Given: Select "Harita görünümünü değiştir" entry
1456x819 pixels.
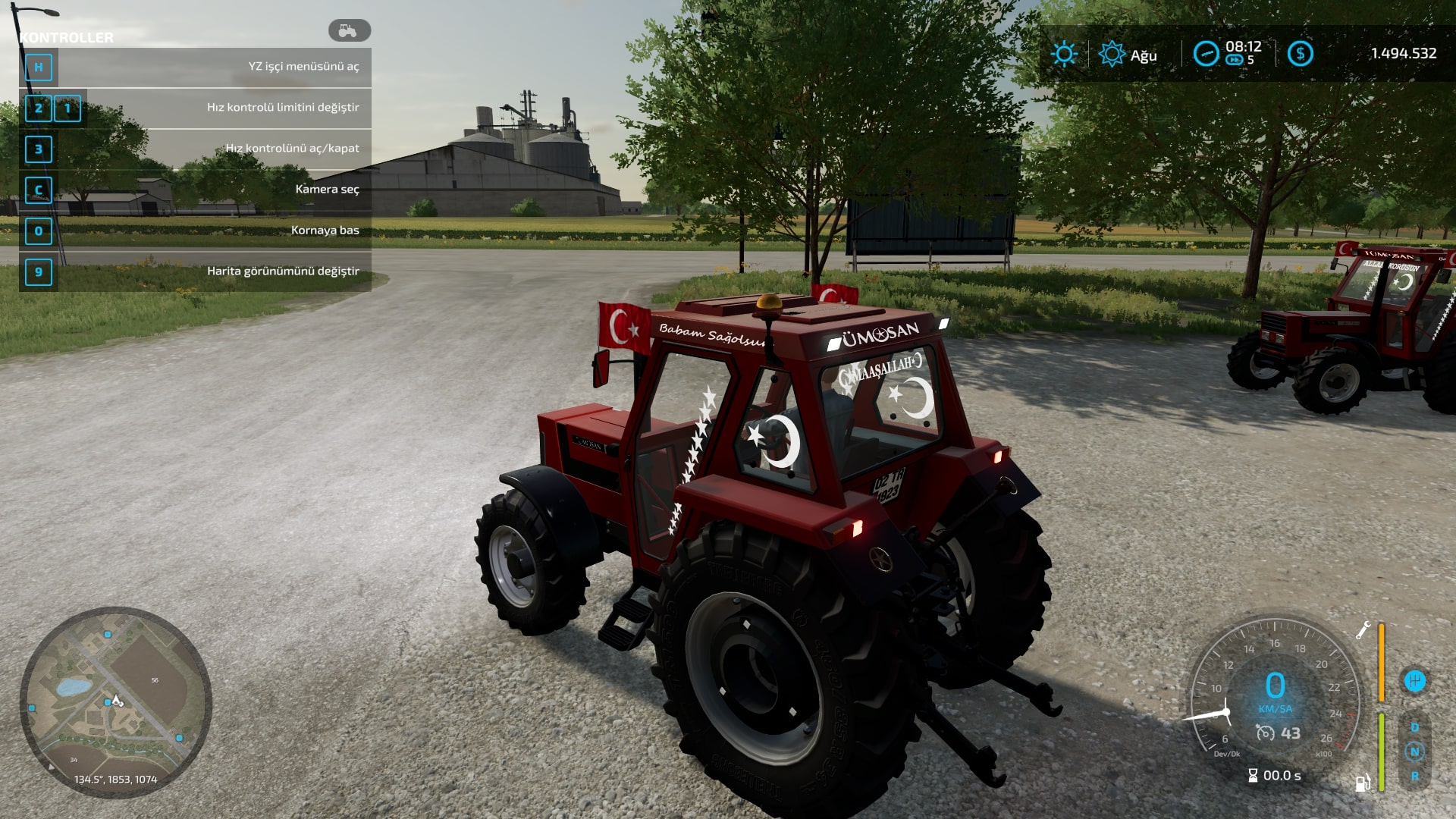Looking at the screenshot, I should pyautogui.click(x=196, y=271).
